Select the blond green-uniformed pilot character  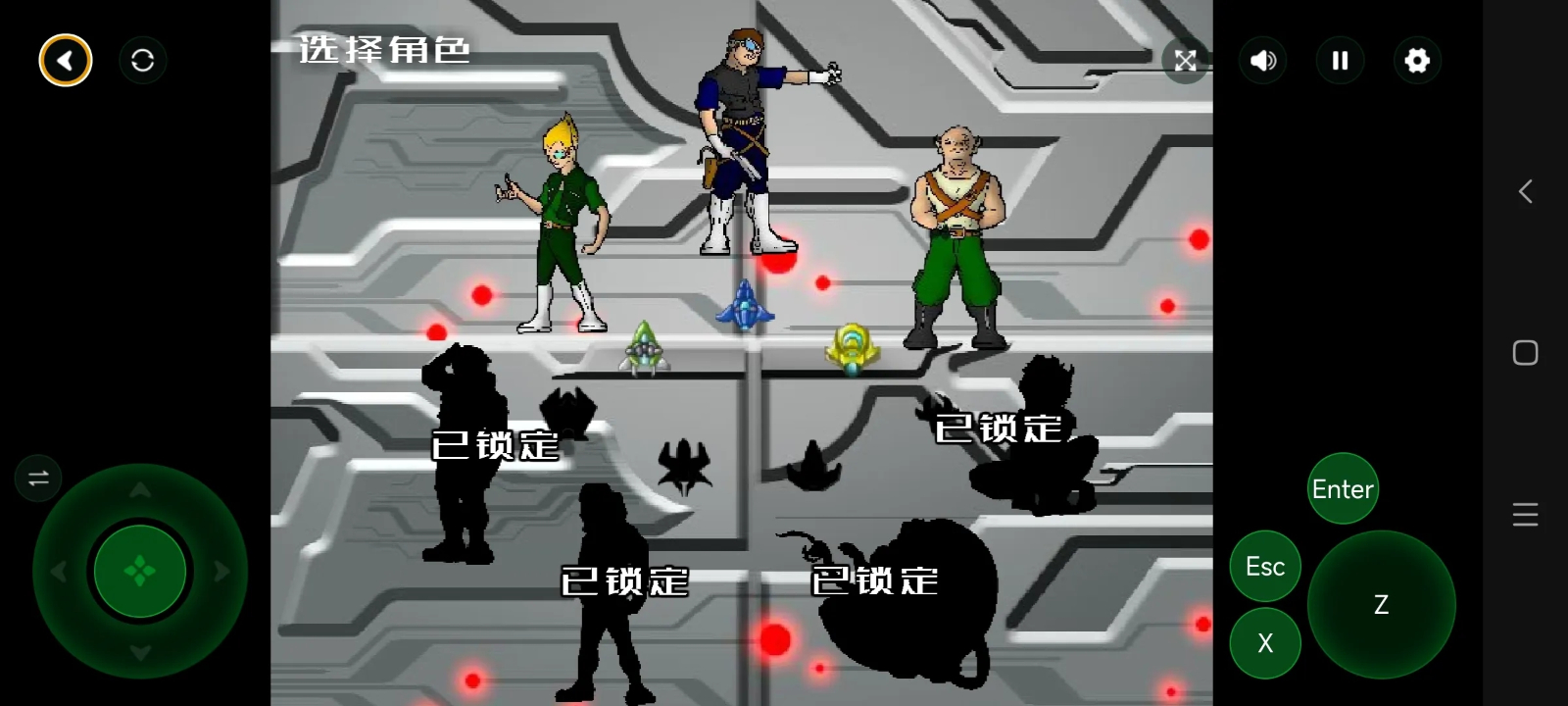click(561, 226)
